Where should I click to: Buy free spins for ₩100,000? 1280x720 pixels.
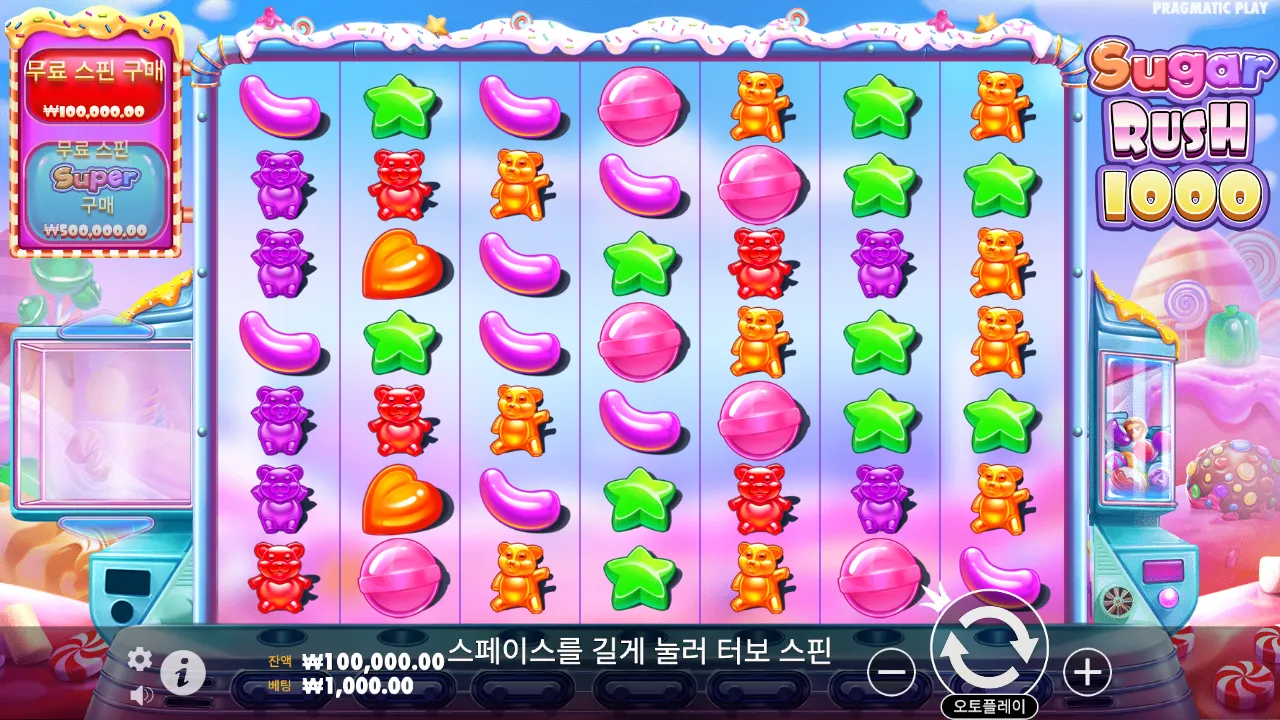coord(95,85)
